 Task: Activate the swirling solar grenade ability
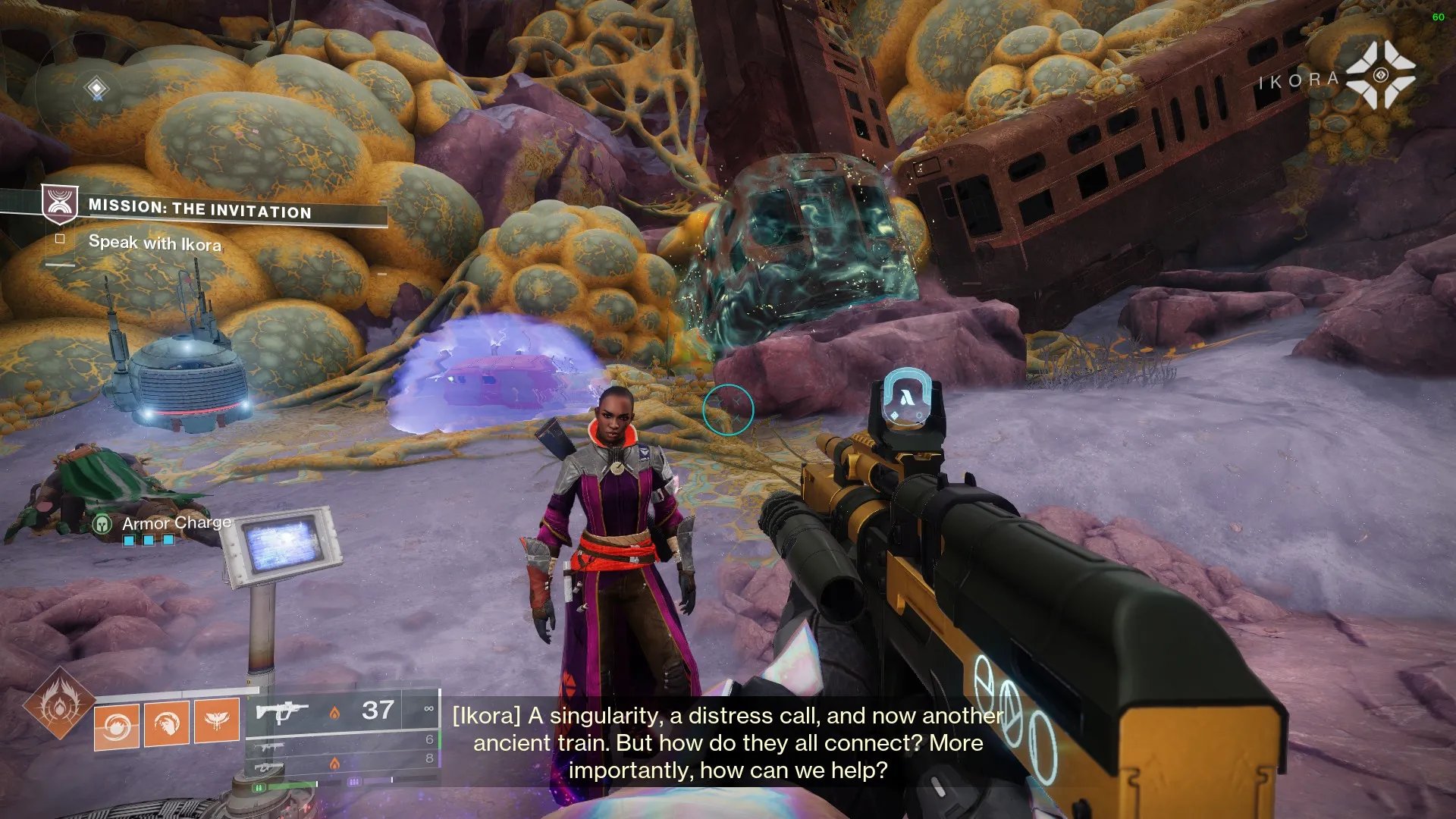pyautogui.click(x=116, y=726)
